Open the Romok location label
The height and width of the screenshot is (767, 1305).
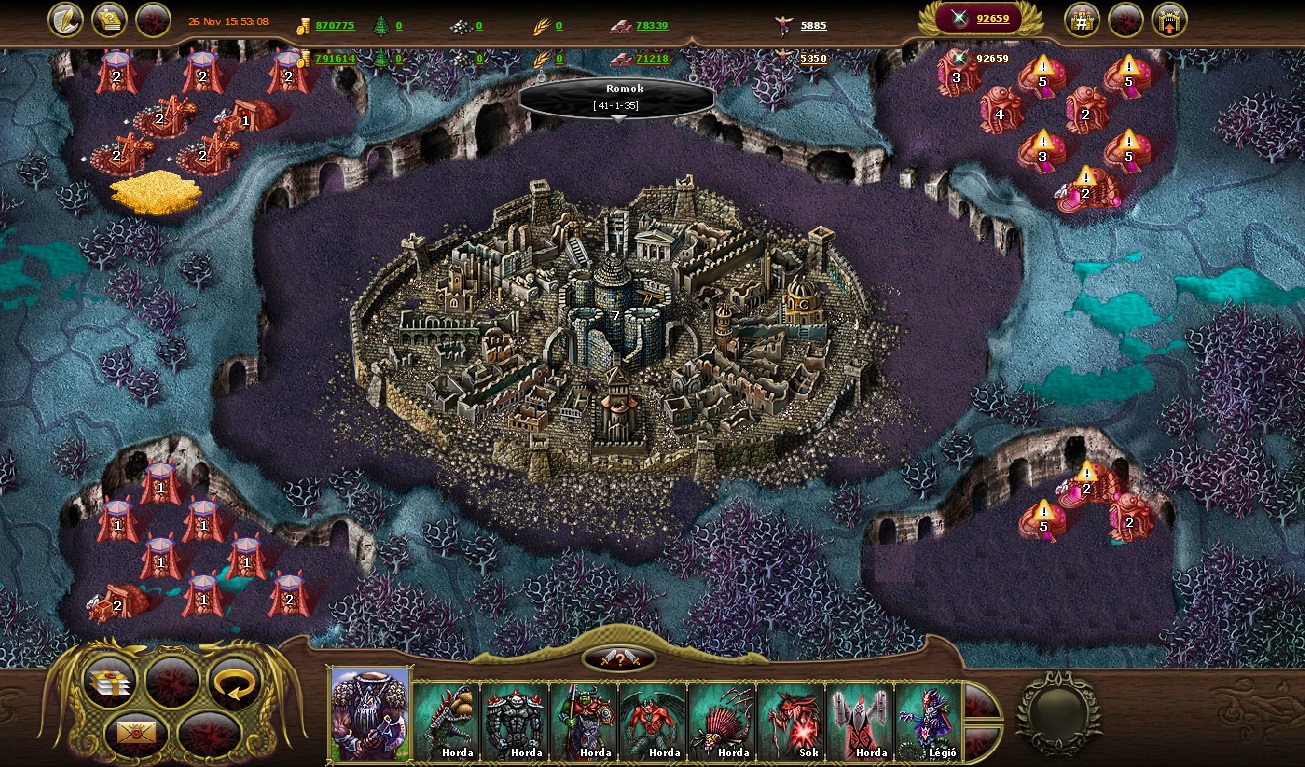click(x=617, y=97)
